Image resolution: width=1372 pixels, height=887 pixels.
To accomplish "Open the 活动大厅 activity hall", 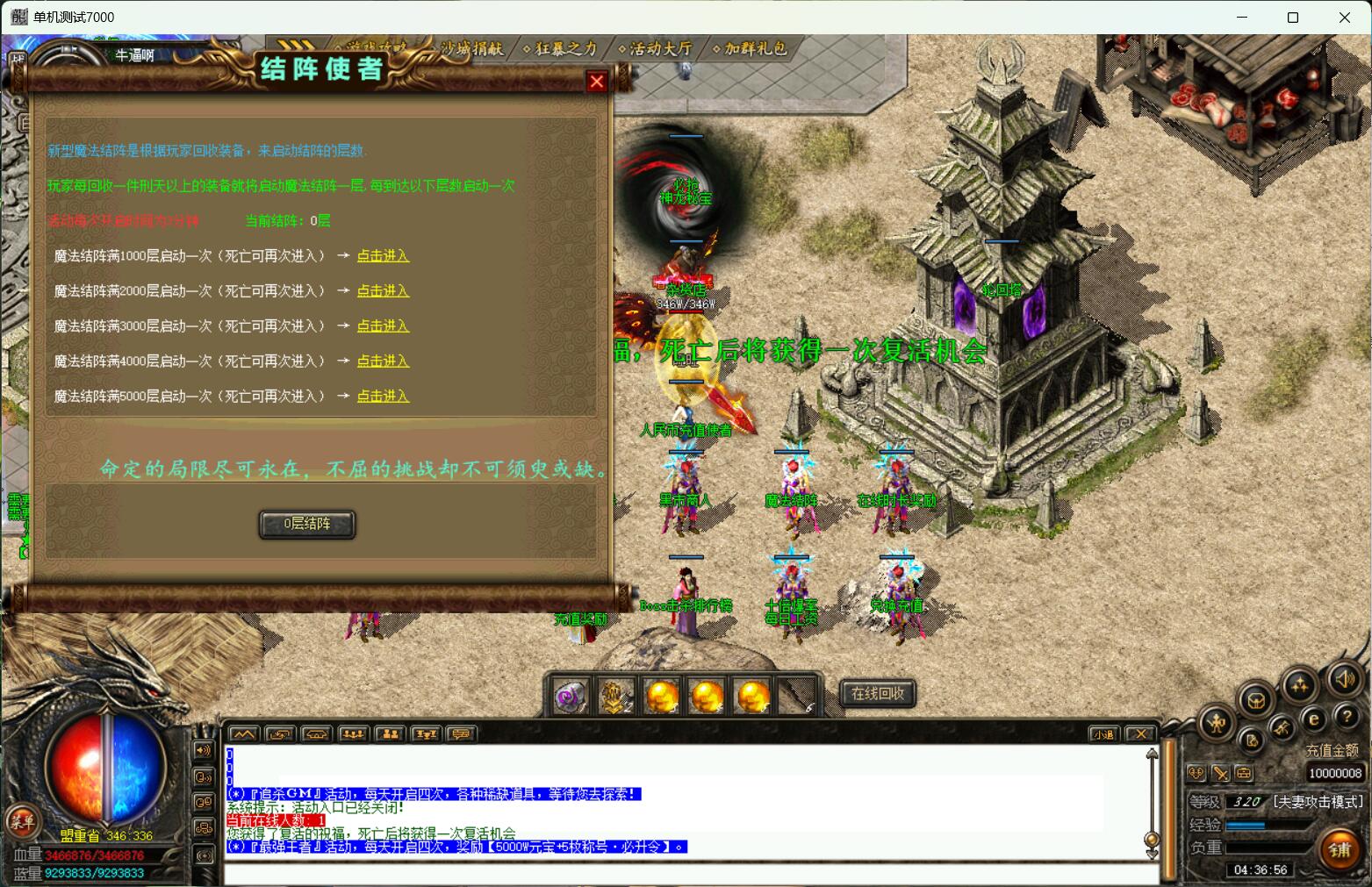I will [x=655, y=49].
